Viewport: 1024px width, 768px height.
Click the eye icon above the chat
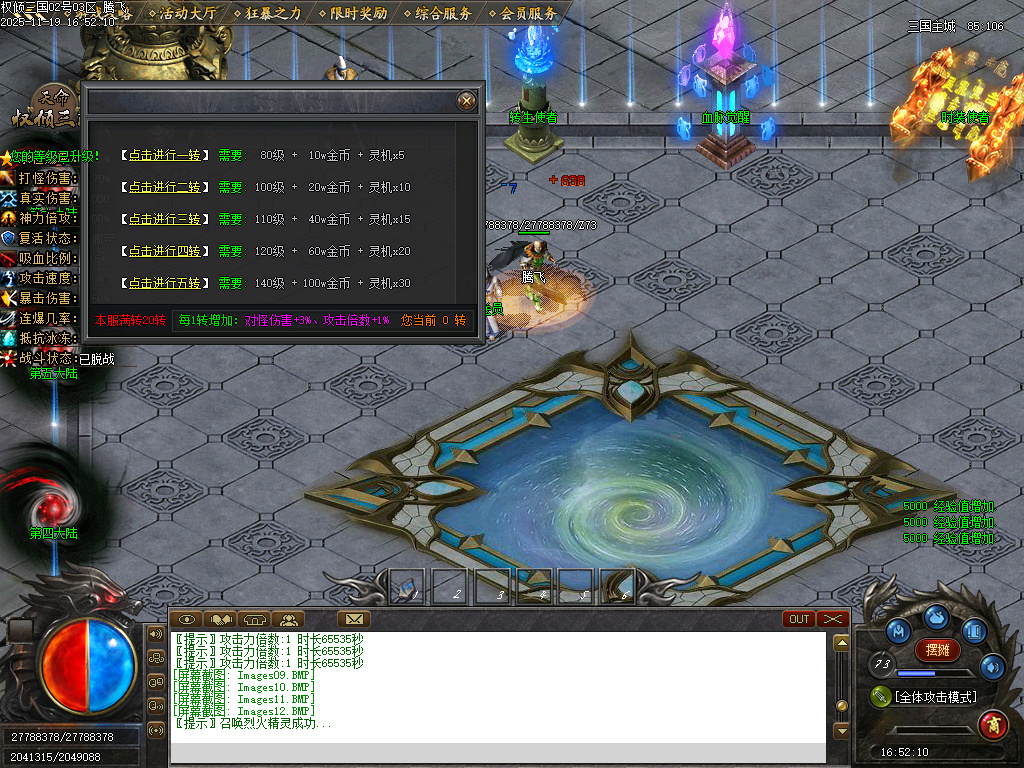(188, 619)
